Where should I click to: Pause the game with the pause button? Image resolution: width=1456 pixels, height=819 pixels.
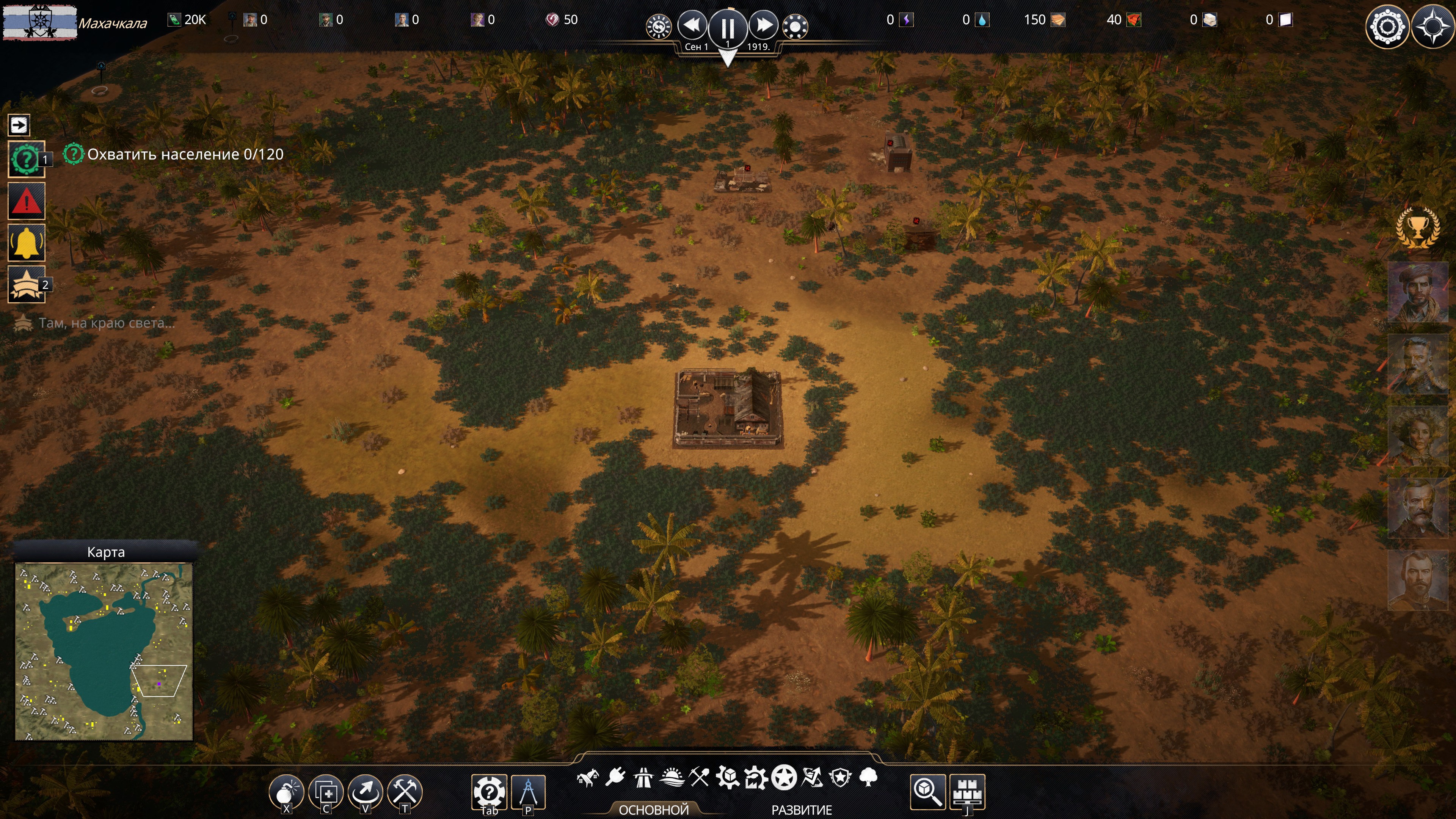point(728,27)
